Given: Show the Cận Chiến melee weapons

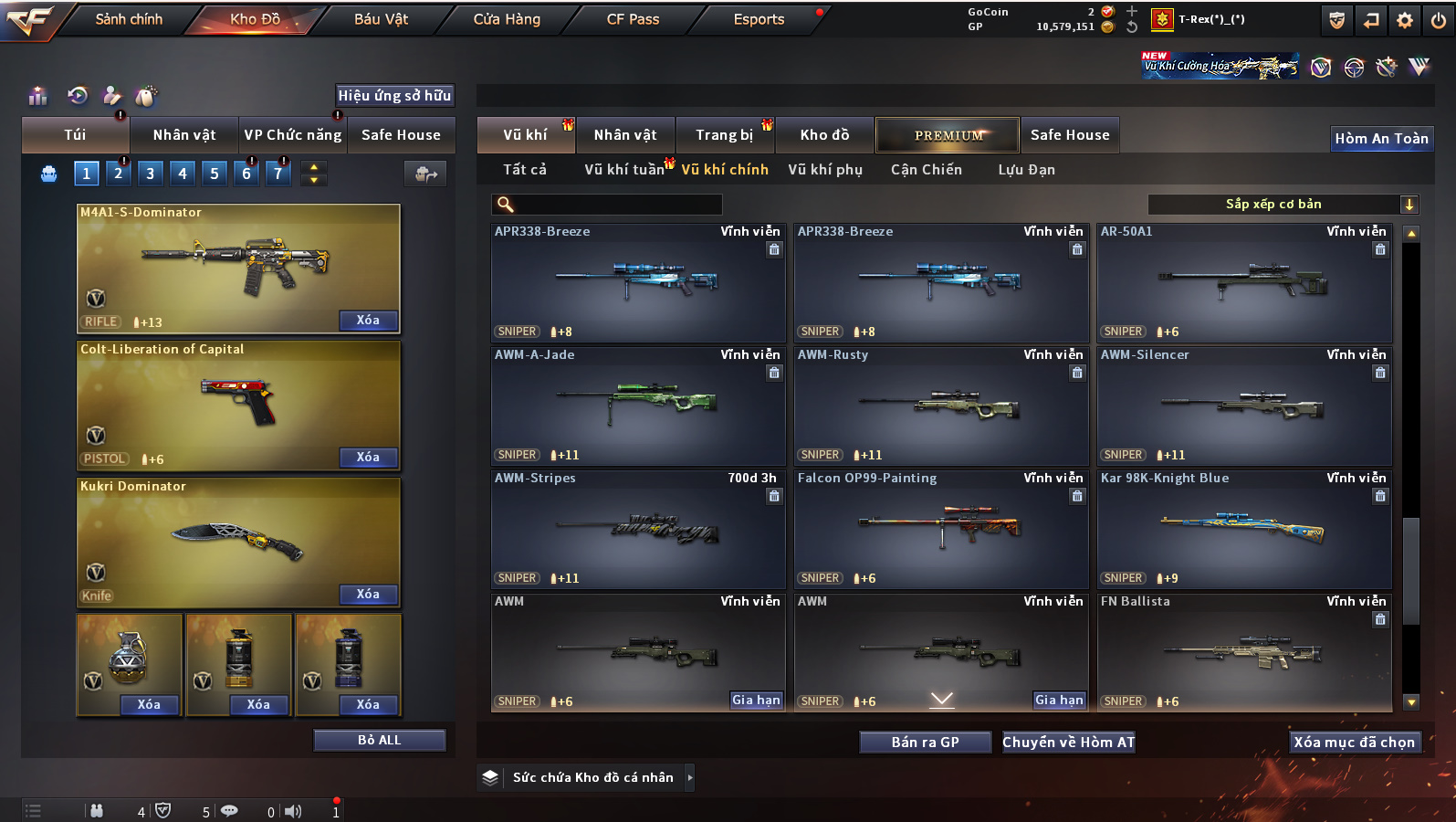Looking at the screenshot, I should coord(926,170).
